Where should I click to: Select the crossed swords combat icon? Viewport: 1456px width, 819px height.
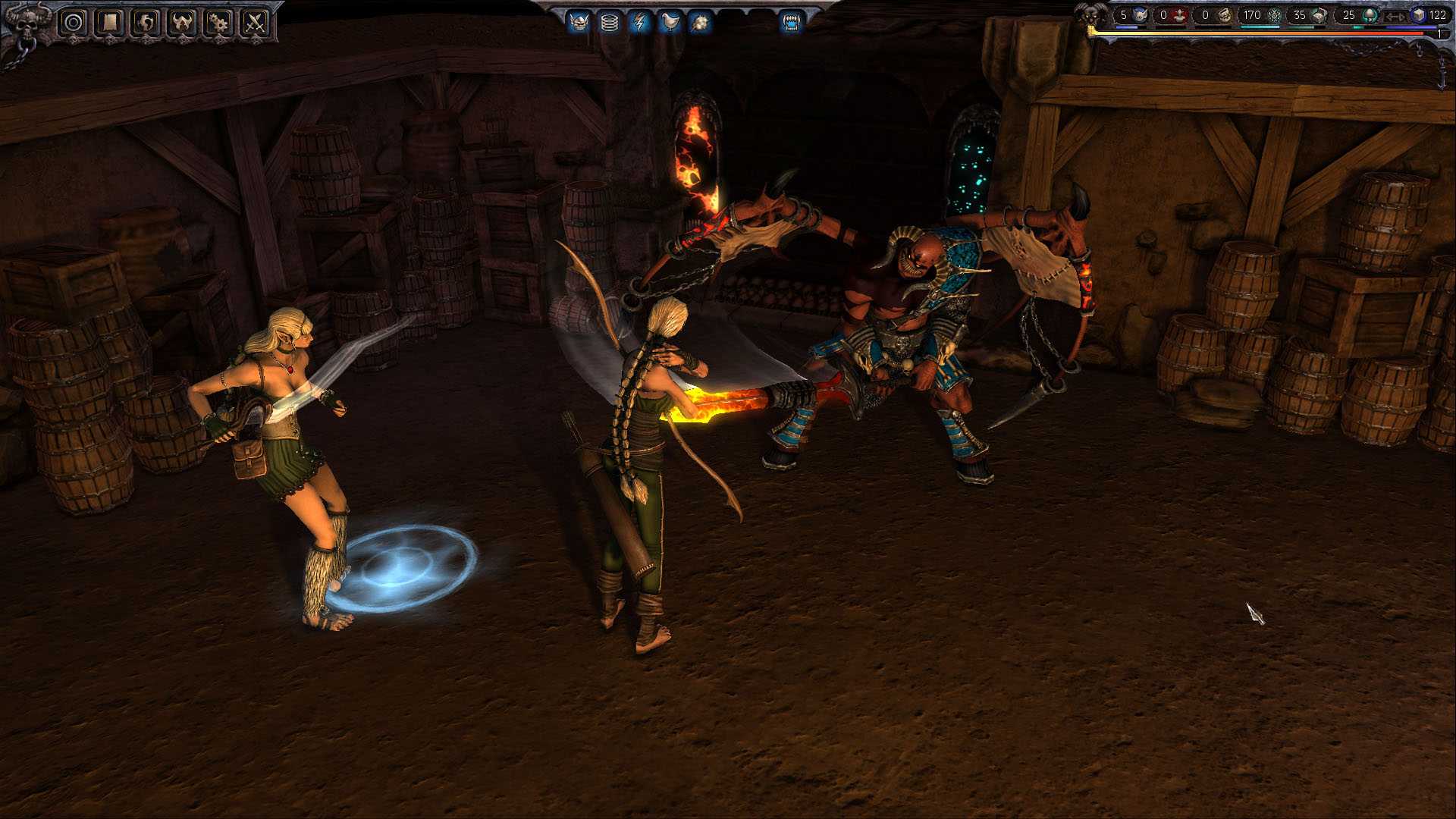coord(256,22)
